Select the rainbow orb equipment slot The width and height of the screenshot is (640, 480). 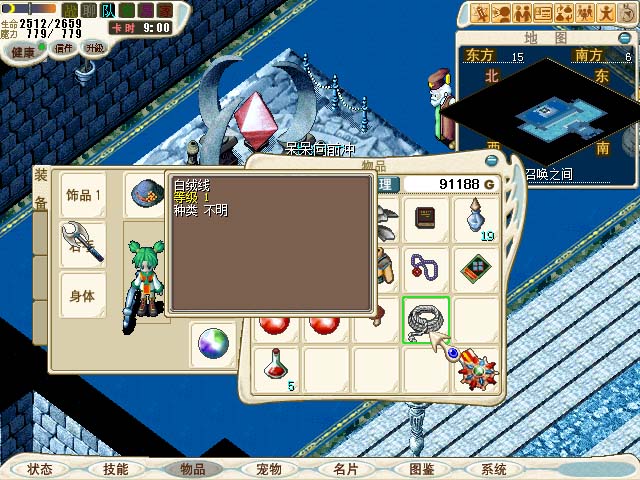pos(213,344)
